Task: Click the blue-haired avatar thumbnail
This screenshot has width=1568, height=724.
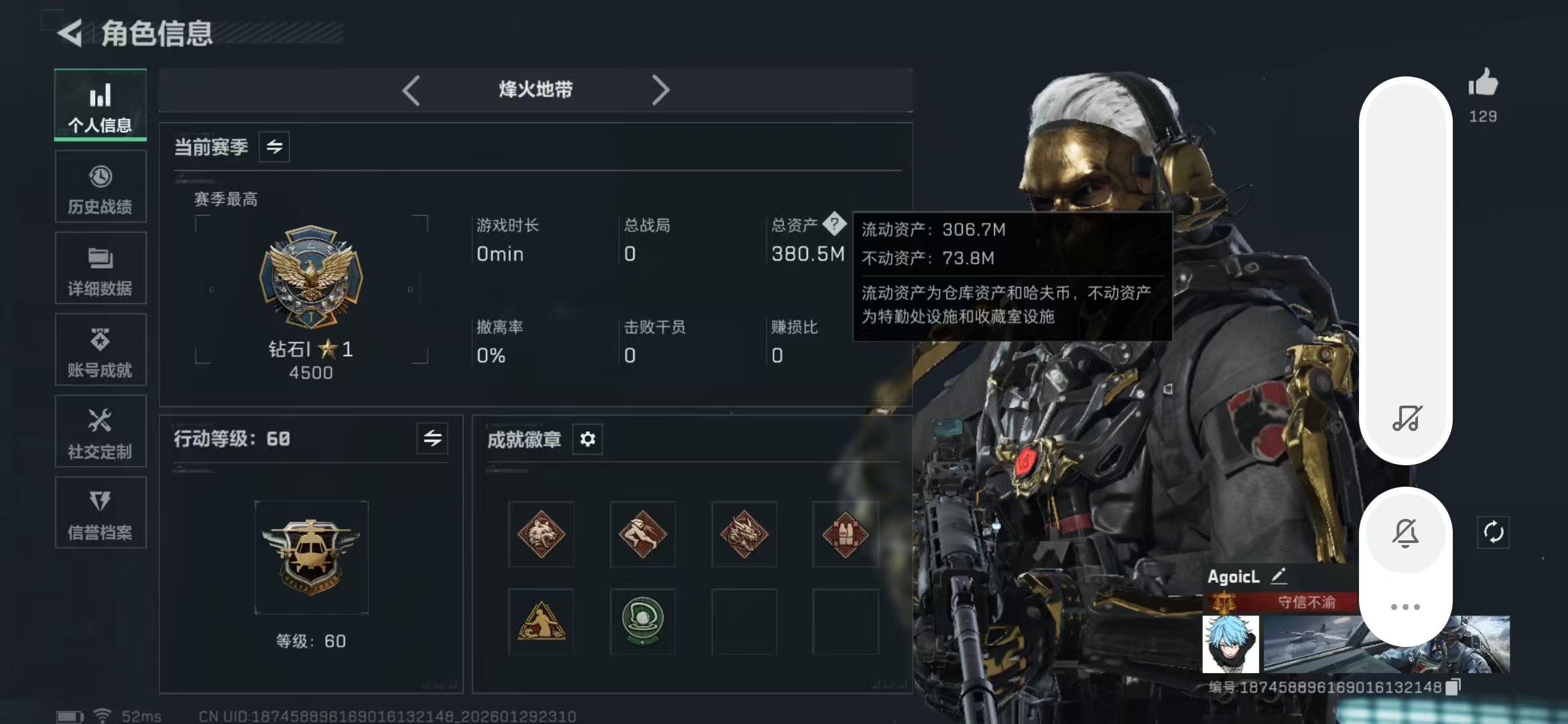Action: [x=1232, y=645]
